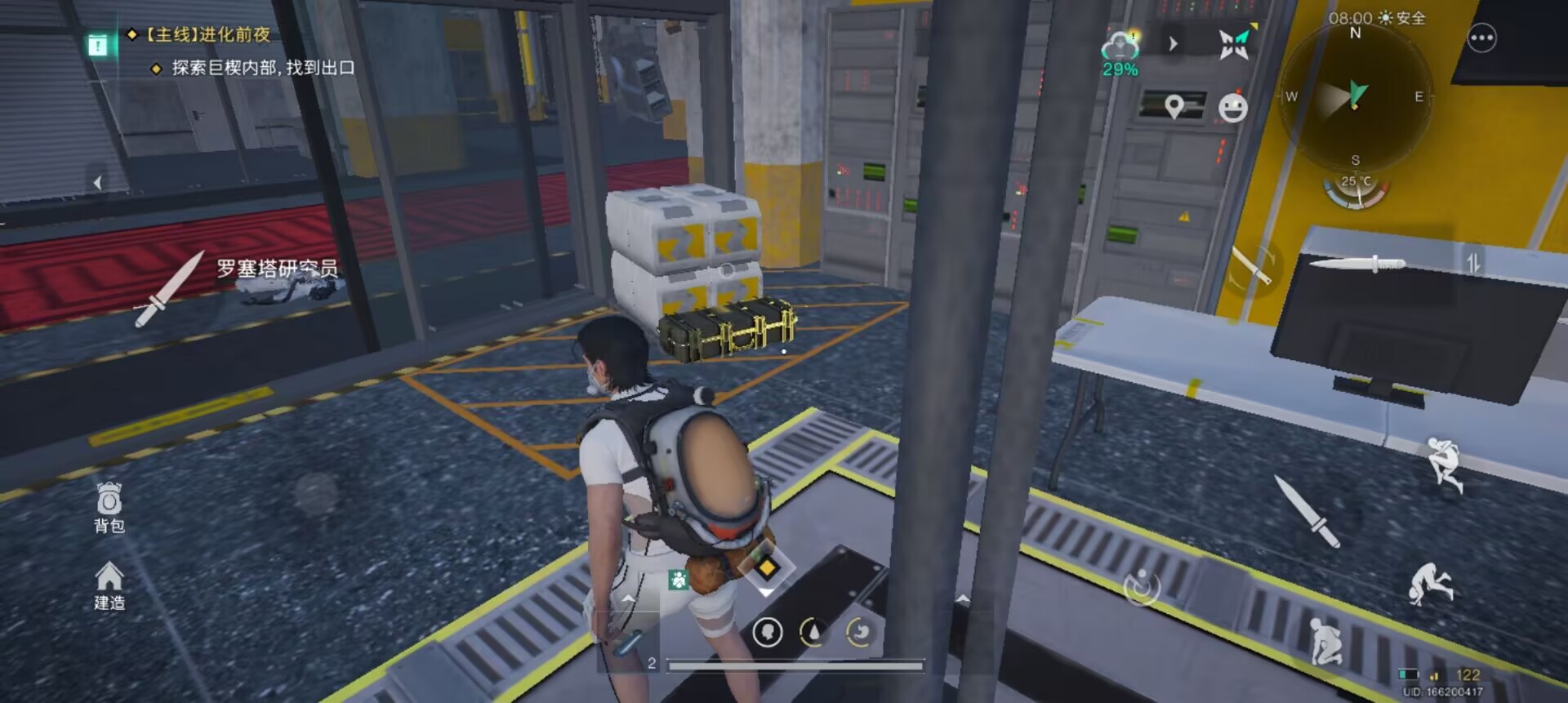Swap weapon with the up-down arrows
This screenshot has width=1568, height=703.
pos(1472,263)
